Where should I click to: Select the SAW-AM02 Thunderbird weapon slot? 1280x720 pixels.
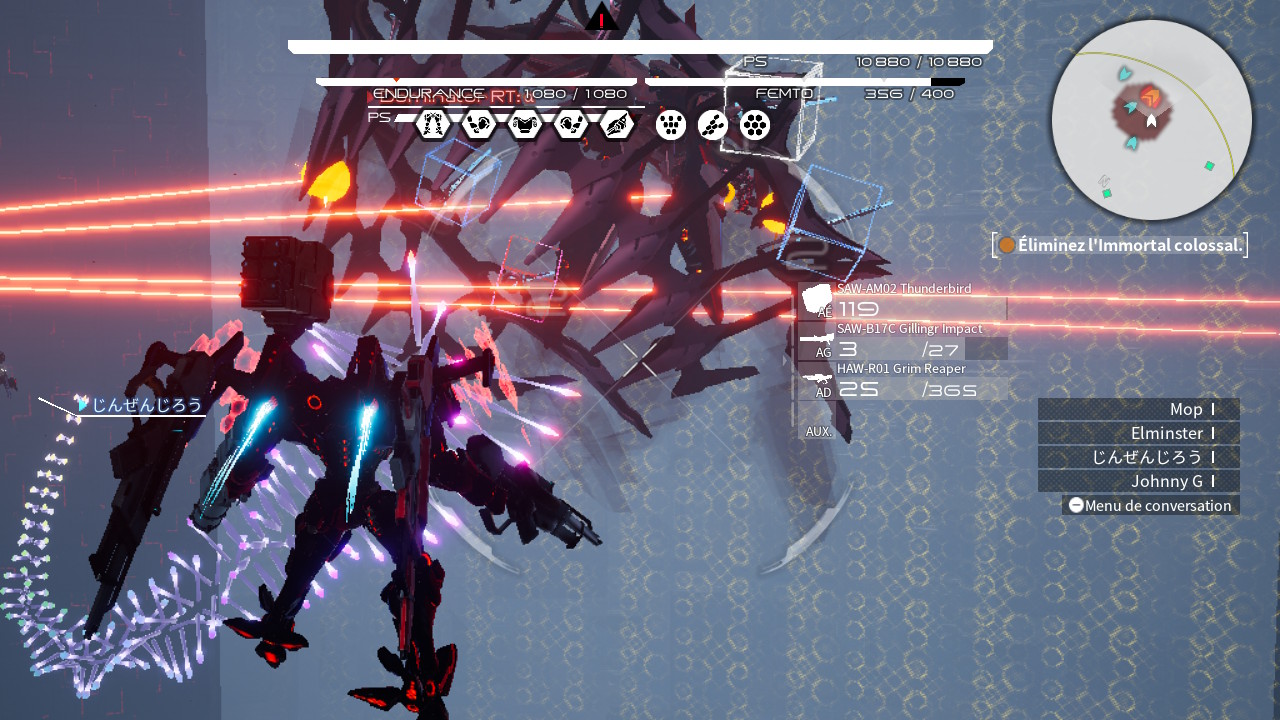tap(902, 302)
